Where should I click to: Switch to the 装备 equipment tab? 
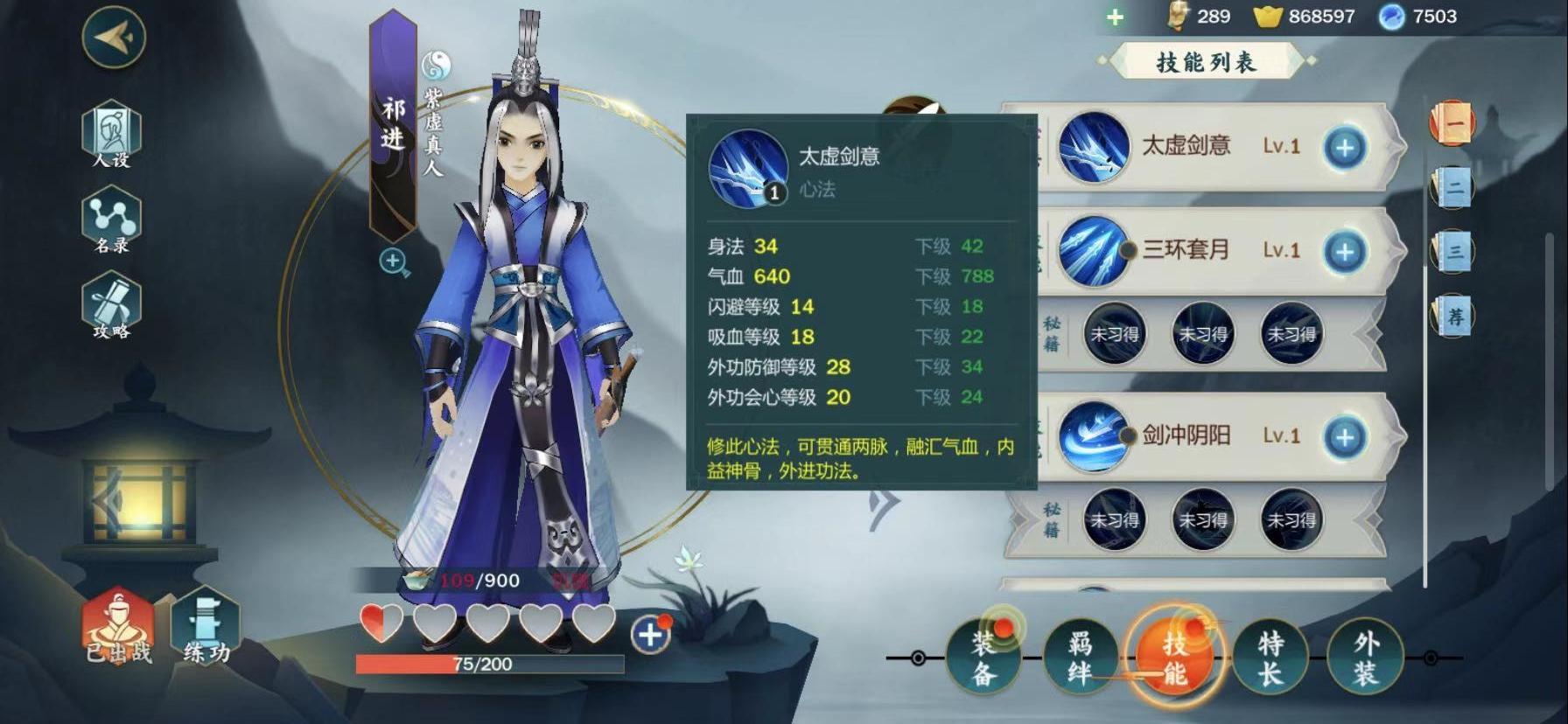[984, 658]
